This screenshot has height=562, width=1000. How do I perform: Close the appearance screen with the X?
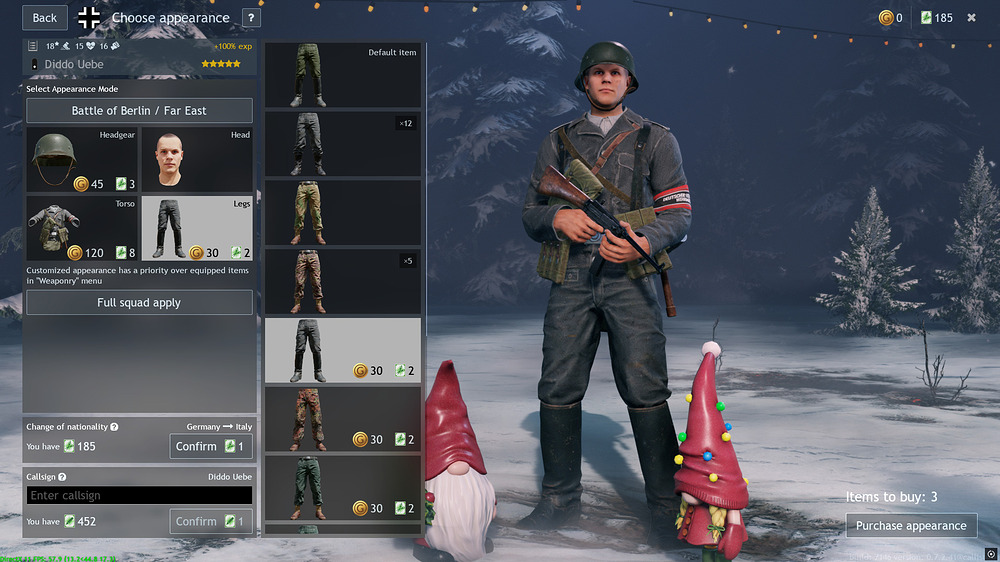click(971, 17)
